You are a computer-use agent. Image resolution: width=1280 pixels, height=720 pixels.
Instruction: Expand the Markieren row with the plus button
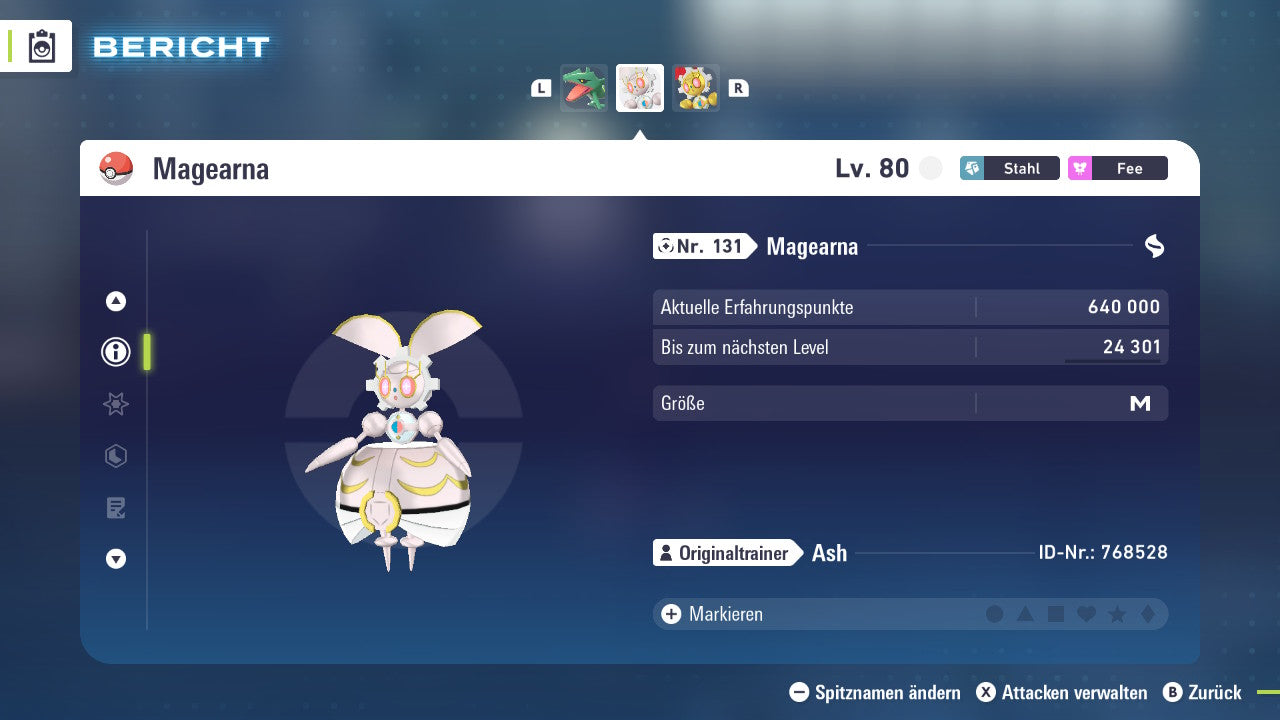pyautogui.click(x=670, y=613)
